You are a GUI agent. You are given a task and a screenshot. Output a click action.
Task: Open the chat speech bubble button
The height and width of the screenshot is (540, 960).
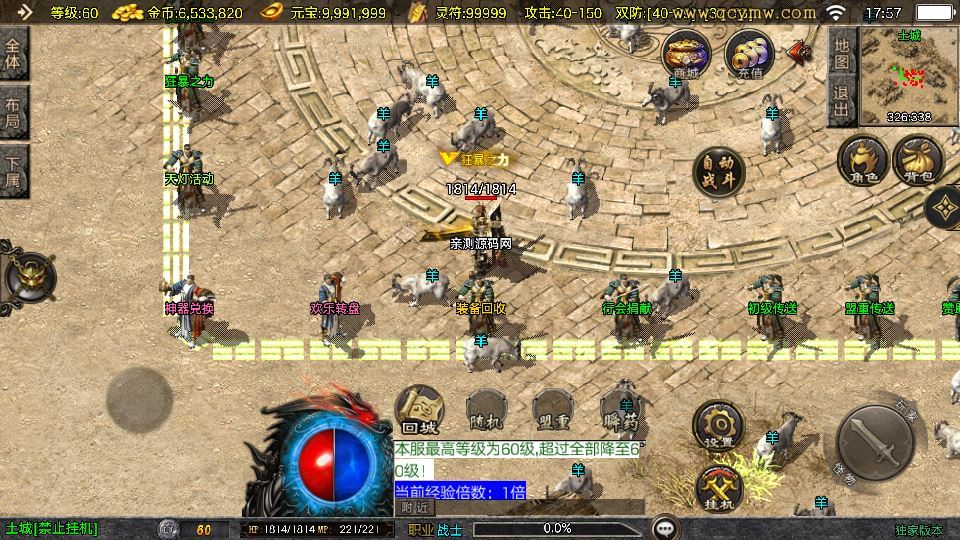(665, 527)
